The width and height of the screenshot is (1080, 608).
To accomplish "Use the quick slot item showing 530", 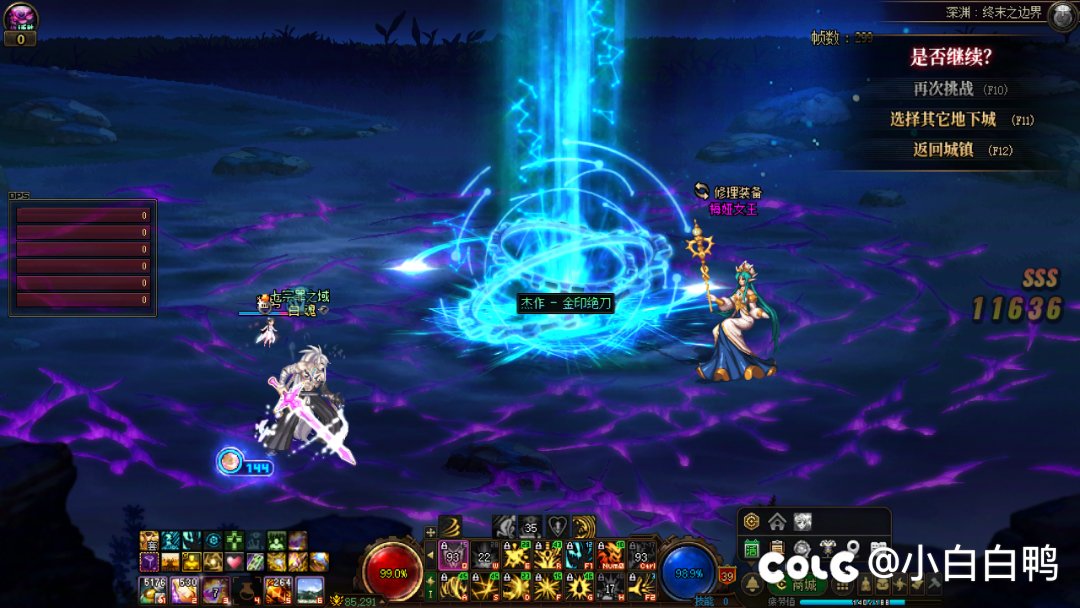I will coord(186,588).
